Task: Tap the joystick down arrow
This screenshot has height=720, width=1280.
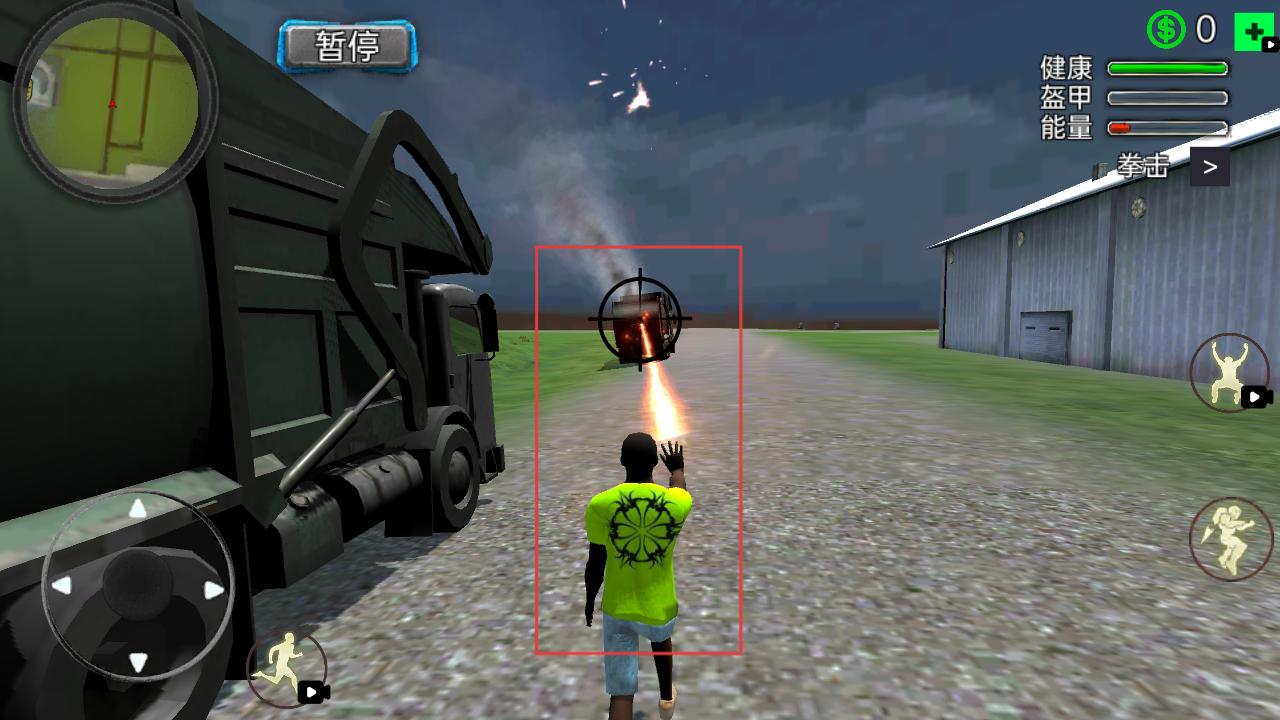Action: [138, 661]
